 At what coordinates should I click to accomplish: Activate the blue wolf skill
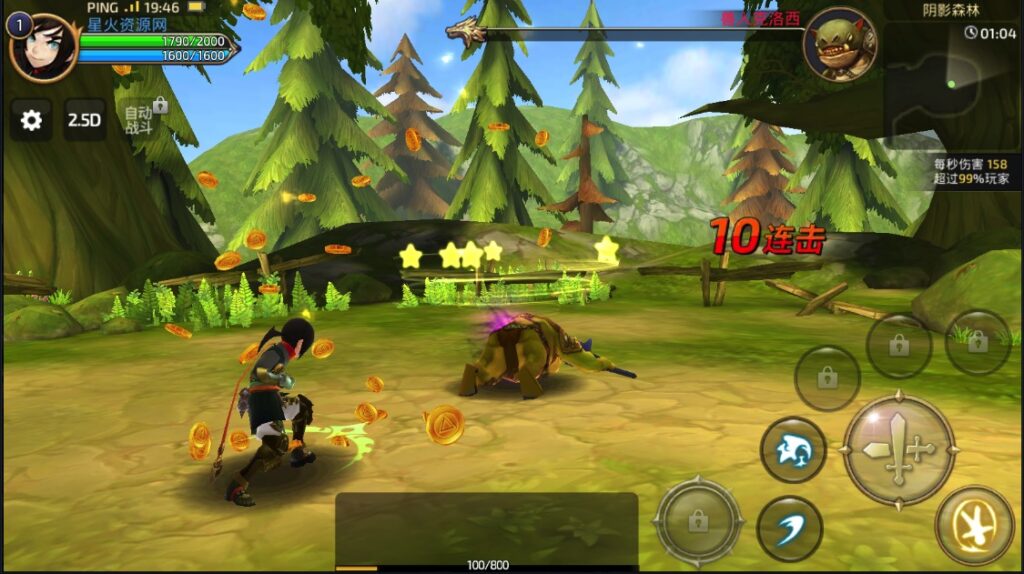[x=793, y=450]
